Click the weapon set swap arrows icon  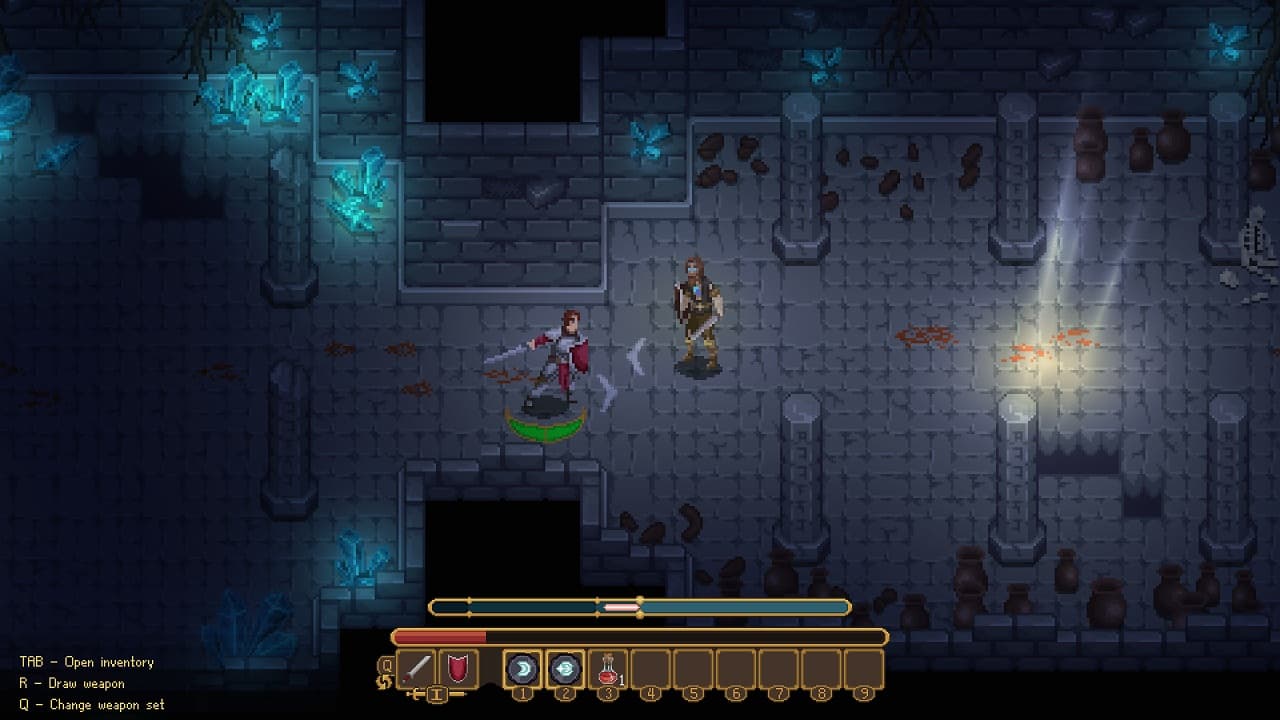(x=384, y=682)
